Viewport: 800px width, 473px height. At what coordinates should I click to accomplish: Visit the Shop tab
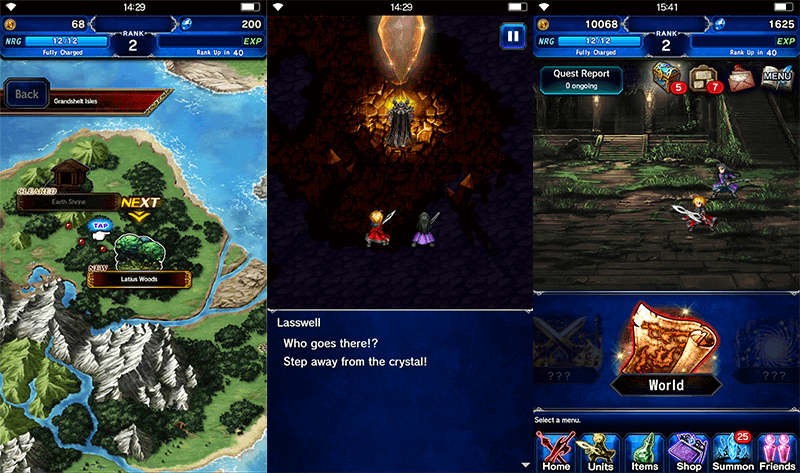click(x=688, y=451)
